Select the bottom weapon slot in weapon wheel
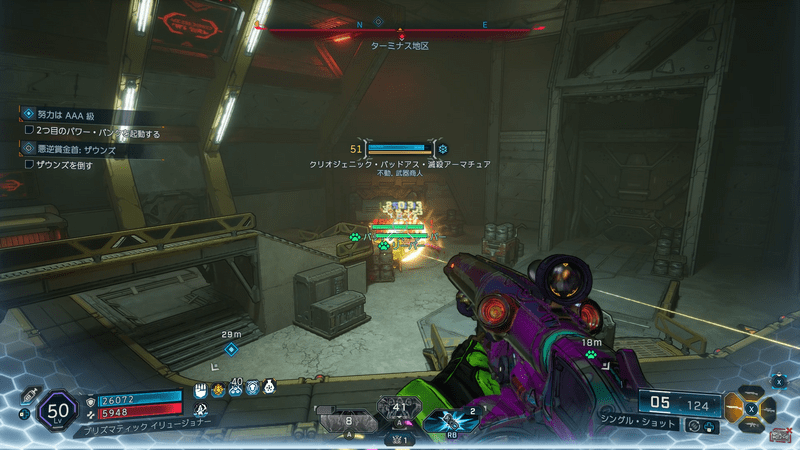 [x=751, y=423]
